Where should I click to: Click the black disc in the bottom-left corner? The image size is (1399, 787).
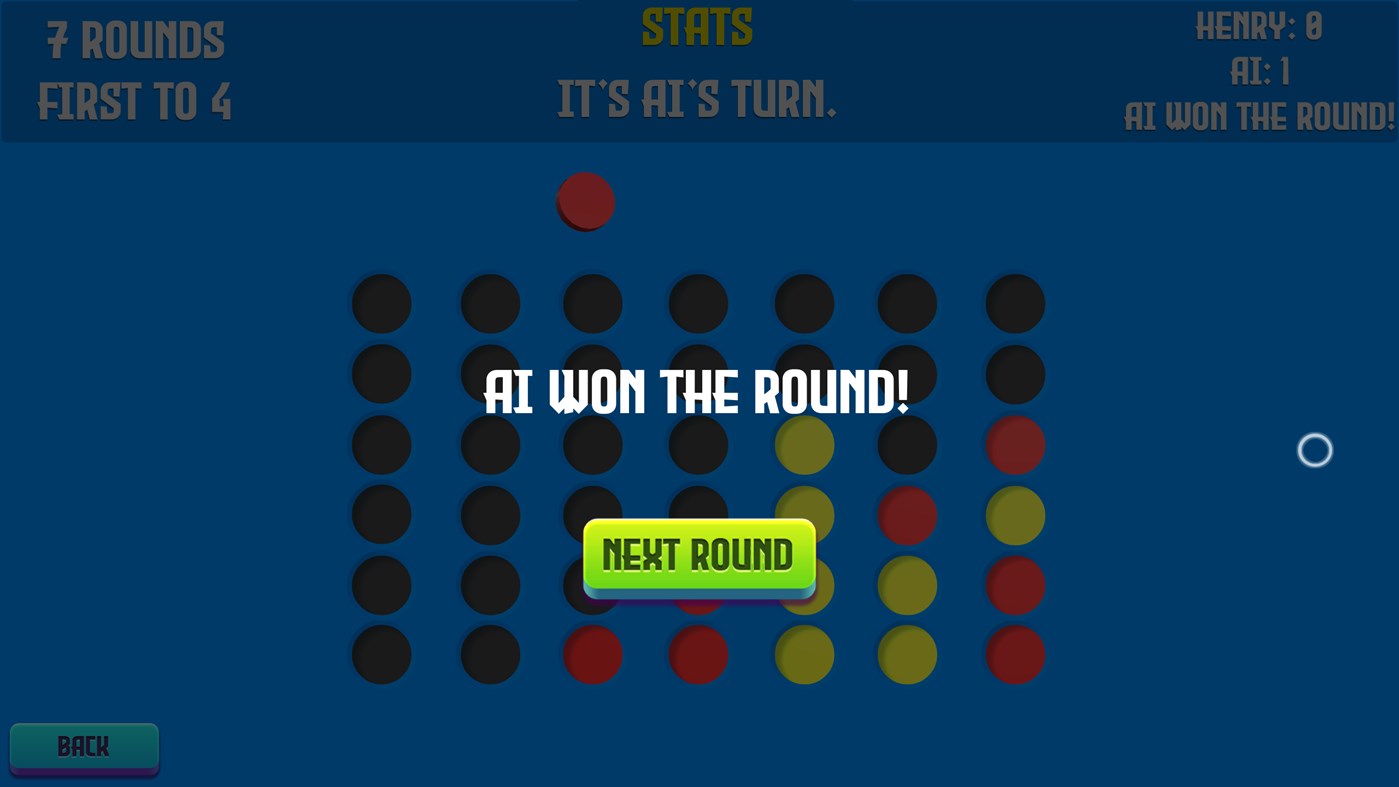tap(381, 655)
